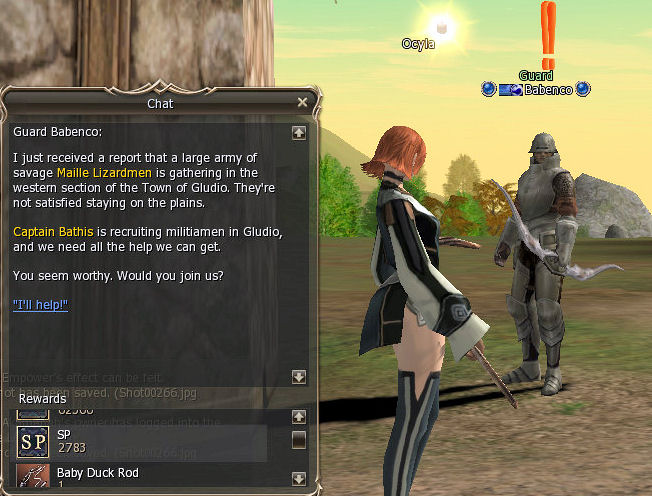This screenshot has width=652, height=496.
Task: Click the Rewards list scrollbar thumb
Action: click(x=298, y=440)
